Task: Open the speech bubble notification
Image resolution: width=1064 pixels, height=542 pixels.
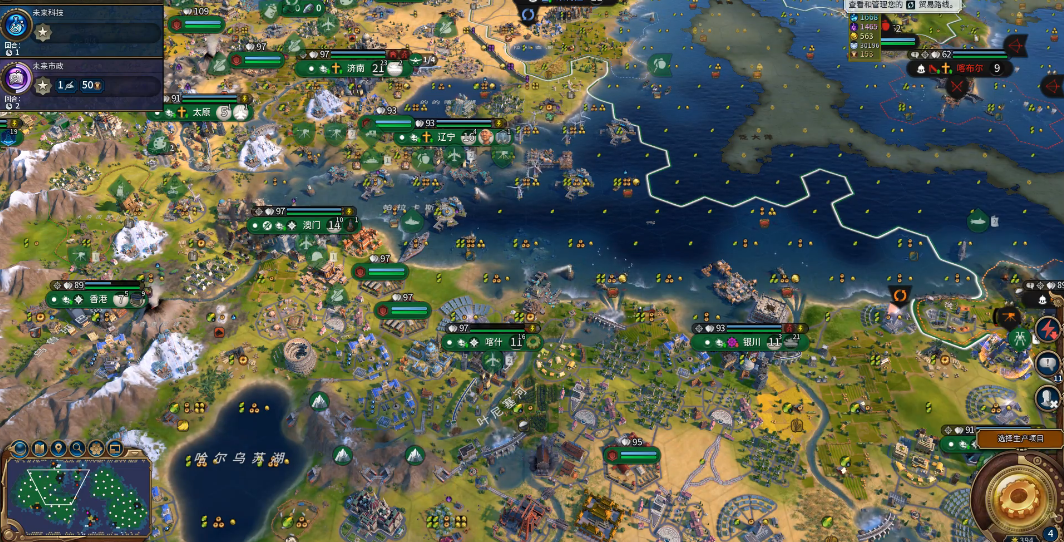Action: click(x=1048, y=364)
